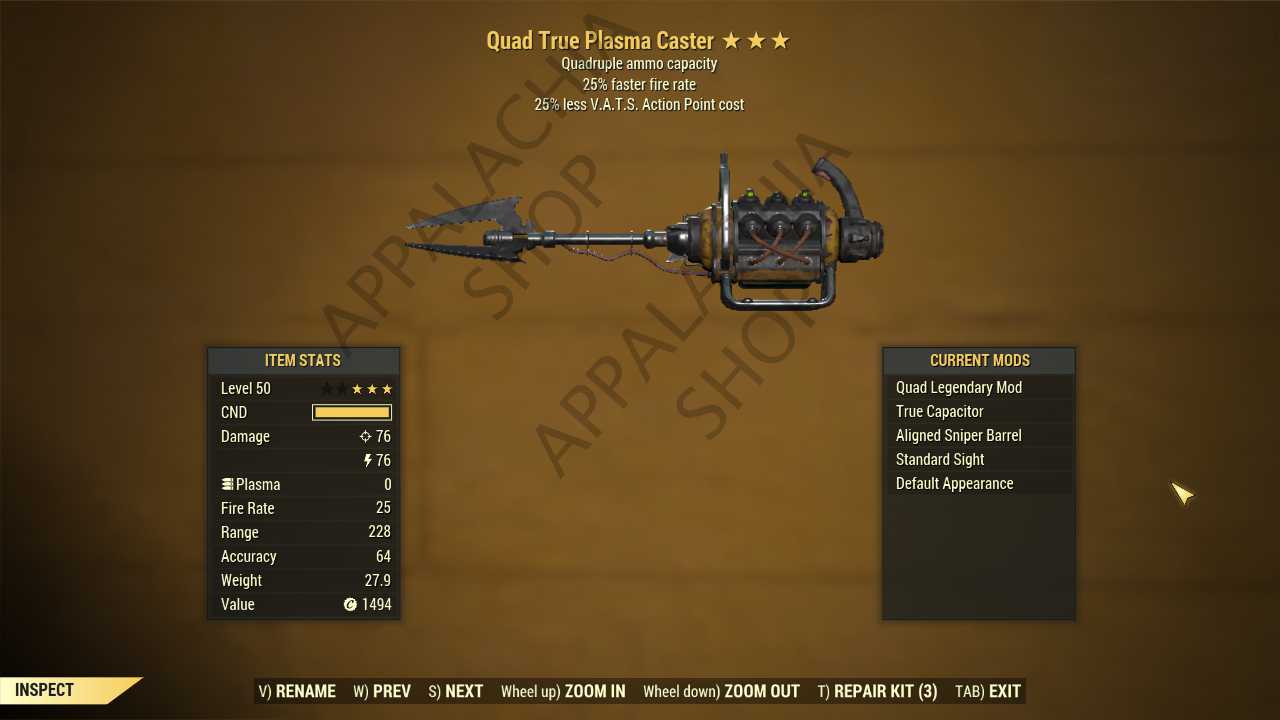
Task: Go to the previous item with Prev
Action: click(x=382, y=691)
